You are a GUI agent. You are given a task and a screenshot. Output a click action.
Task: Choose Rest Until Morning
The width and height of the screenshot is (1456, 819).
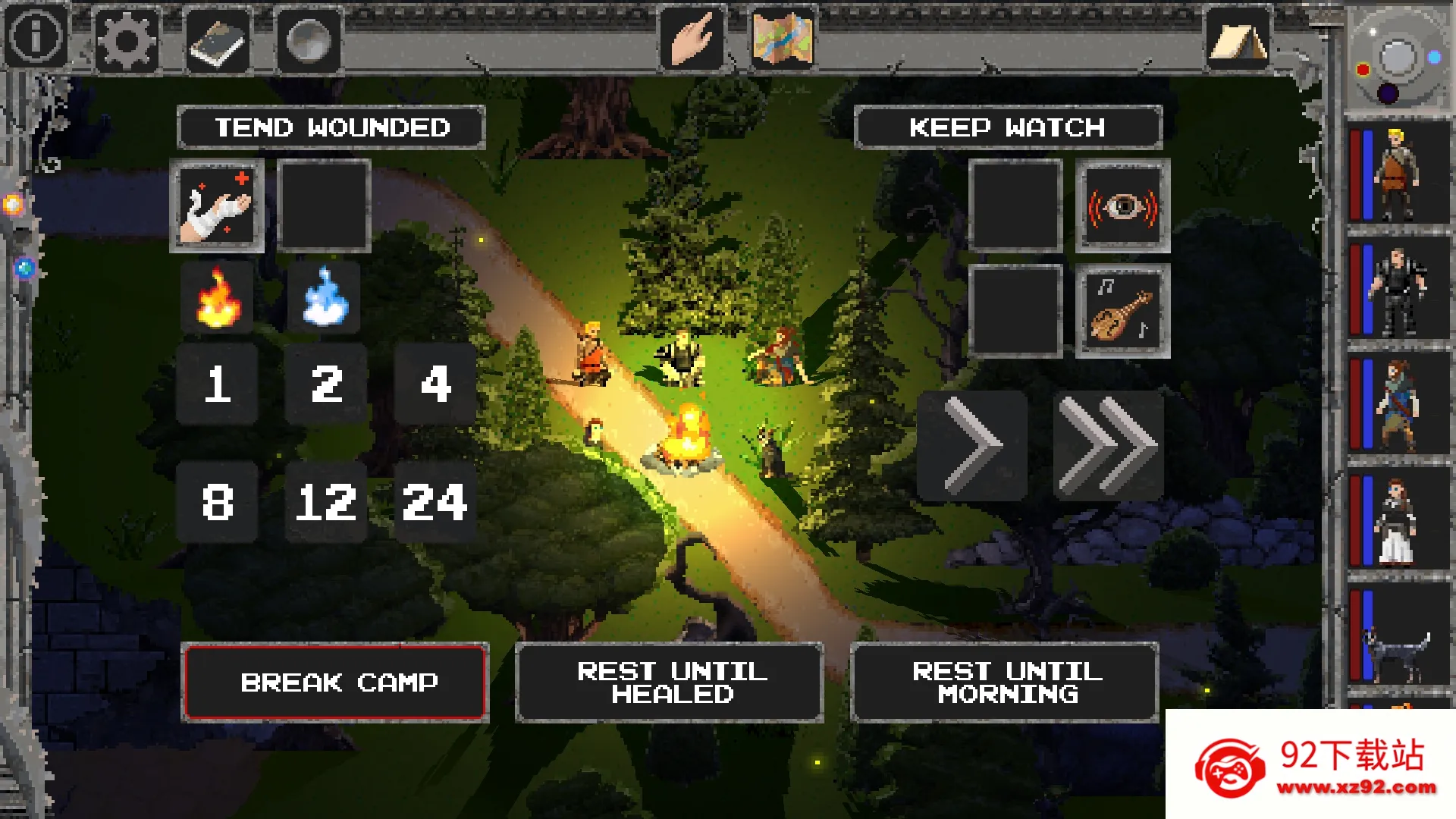tap(1006, 682)
